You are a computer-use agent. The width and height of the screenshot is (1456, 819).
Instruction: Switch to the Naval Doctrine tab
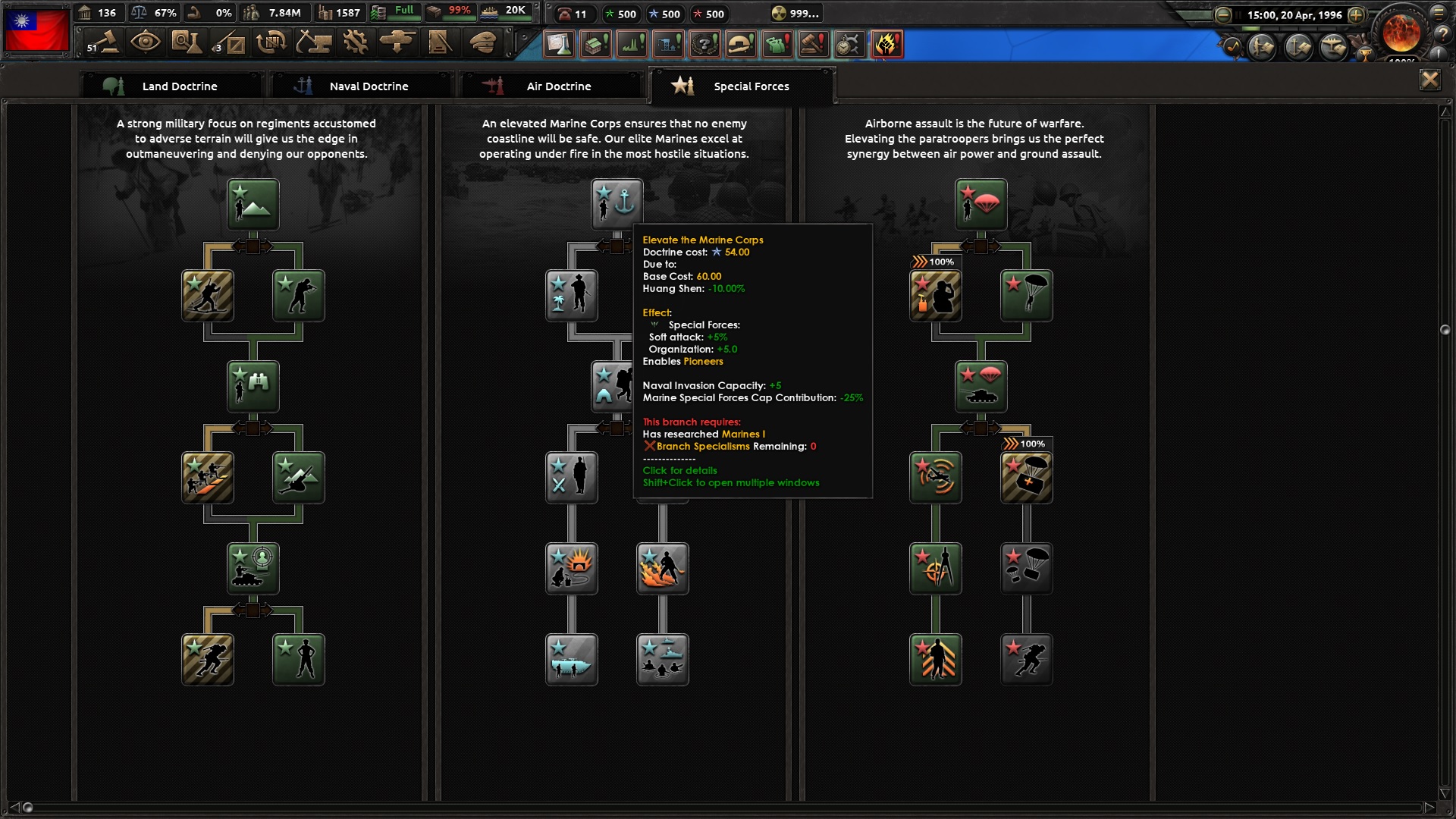click(x=368, y=86)
